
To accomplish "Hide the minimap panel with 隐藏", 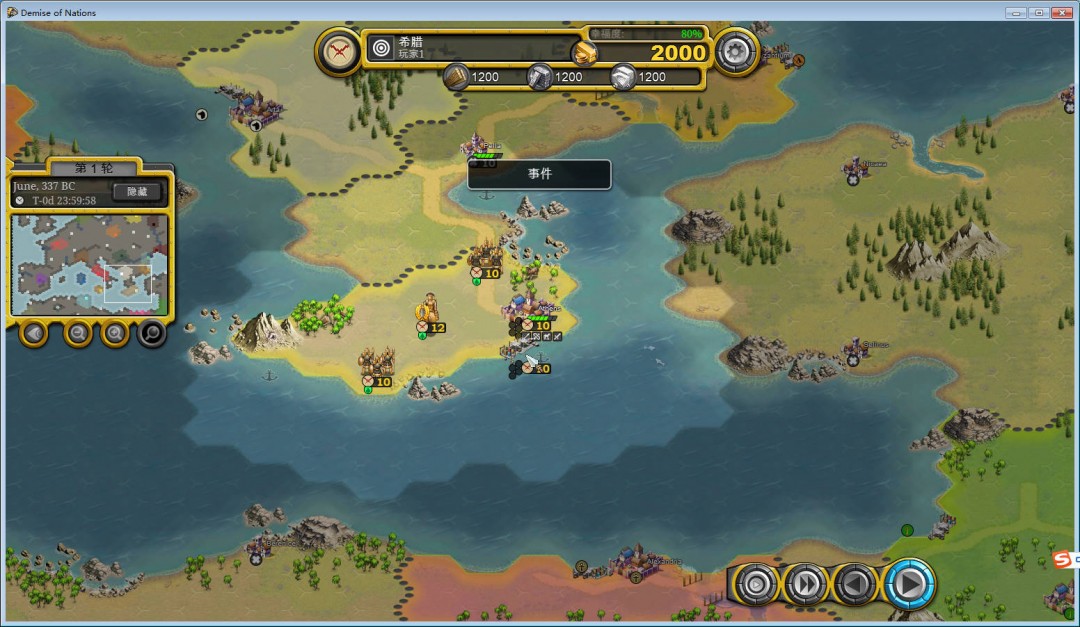I will click(137, 192).
